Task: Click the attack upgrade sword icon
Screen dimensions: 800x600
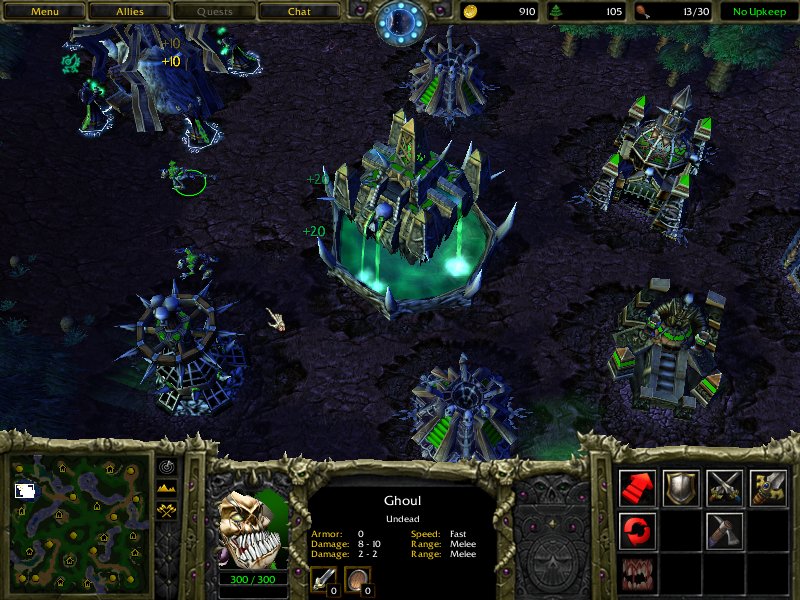Action: (x=324, y=579)
